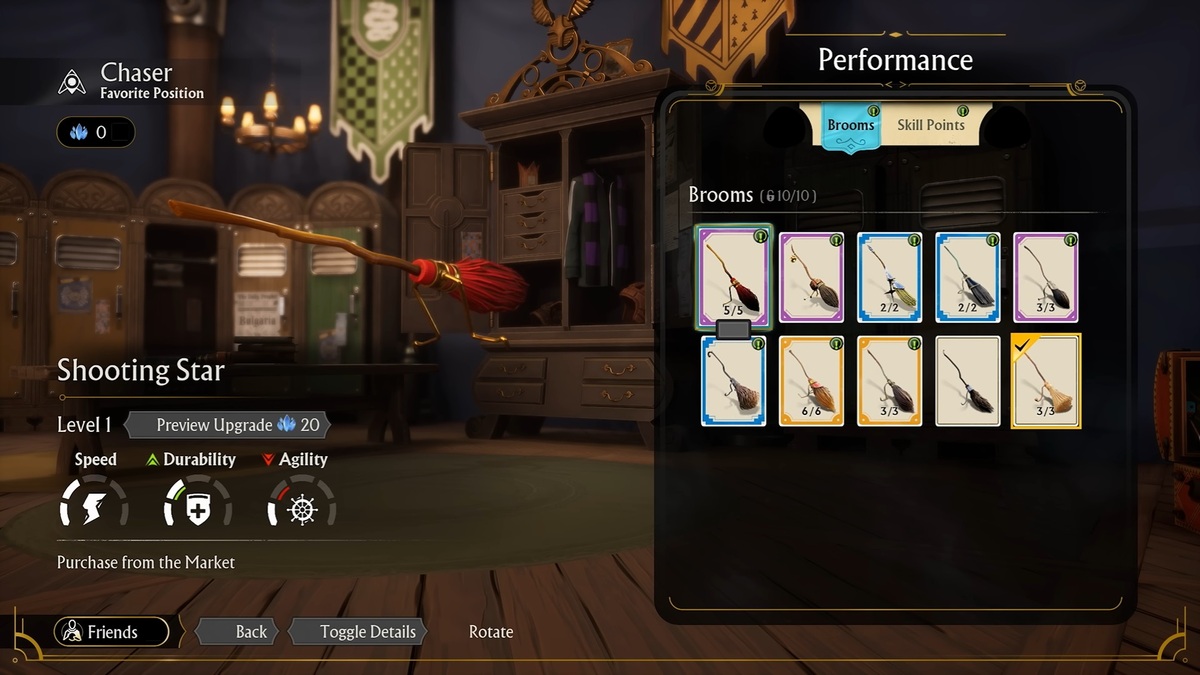This screenshot has width=1200, height=675.
Task: Select the Brooms tab
Action: point(850,126)
